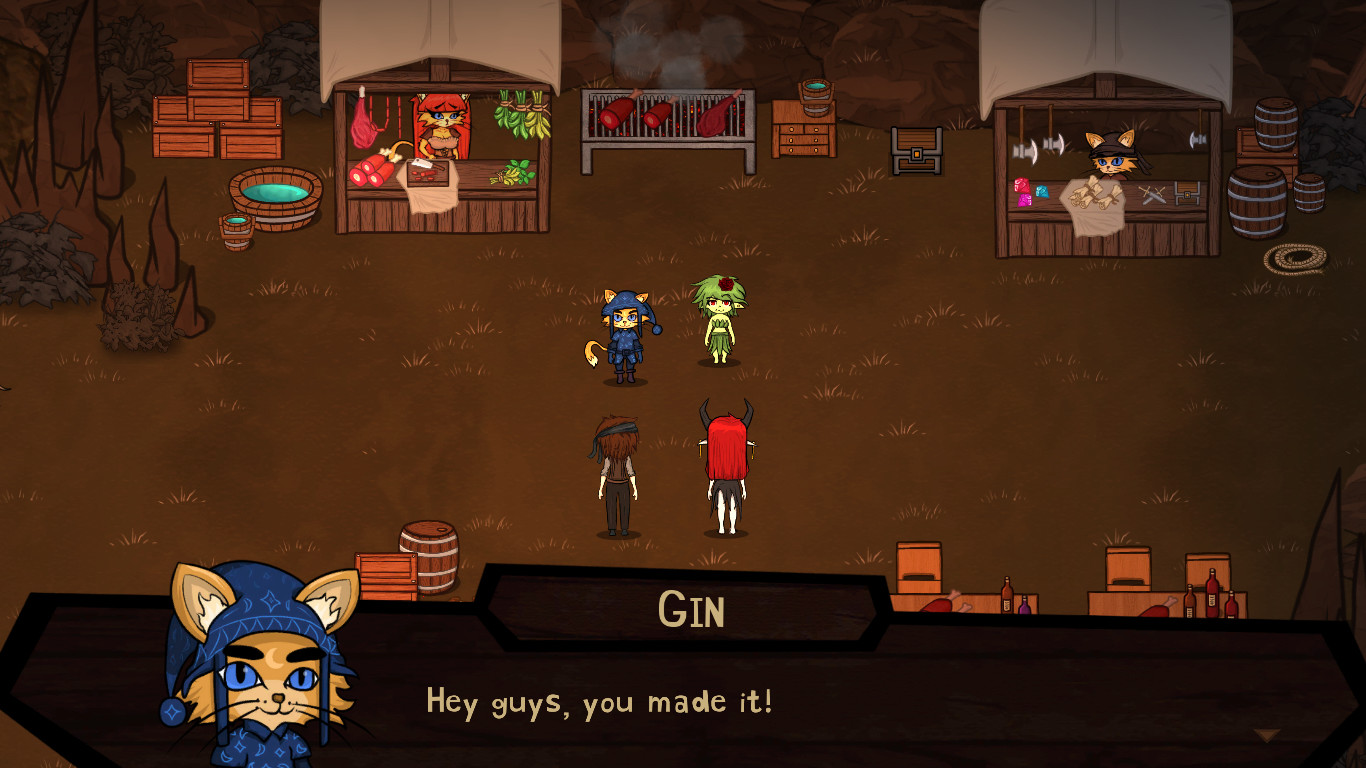
Task: Click the crossed swords icon on the weapon stall counter
Action: click(1154, 196)
